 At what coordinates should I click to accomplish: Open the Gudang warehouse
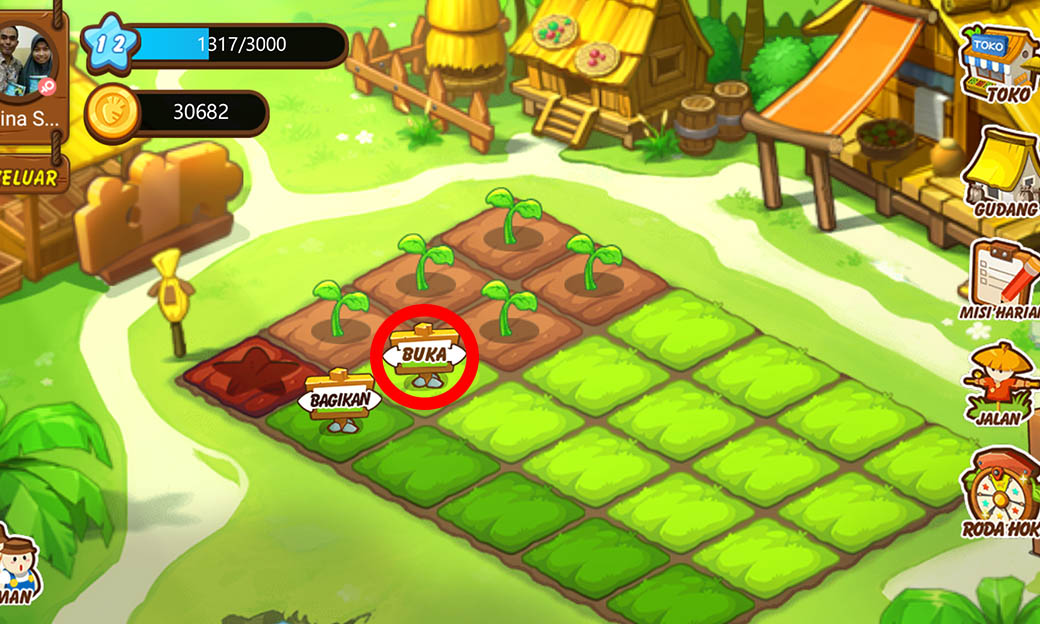pos(1001,174)
